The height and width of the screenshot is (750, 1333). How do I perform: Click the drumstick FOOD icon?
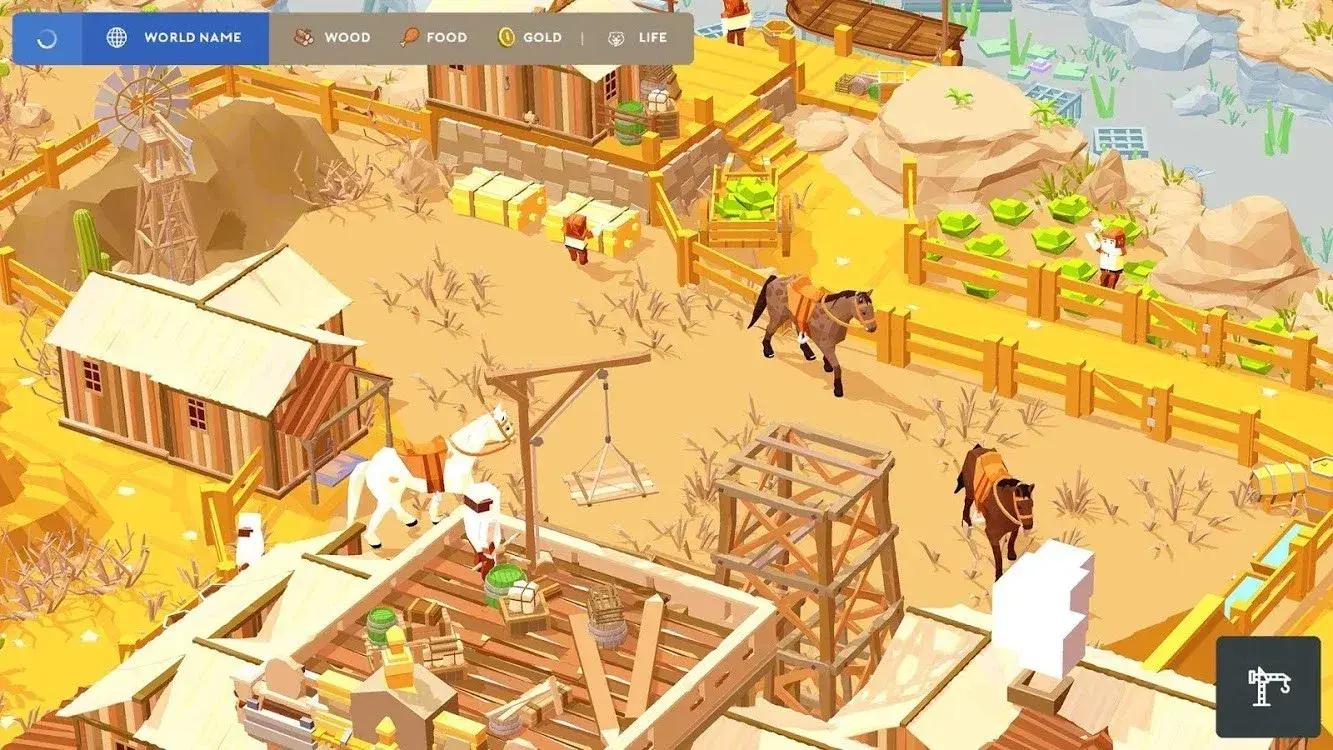(x=409, y=37)
